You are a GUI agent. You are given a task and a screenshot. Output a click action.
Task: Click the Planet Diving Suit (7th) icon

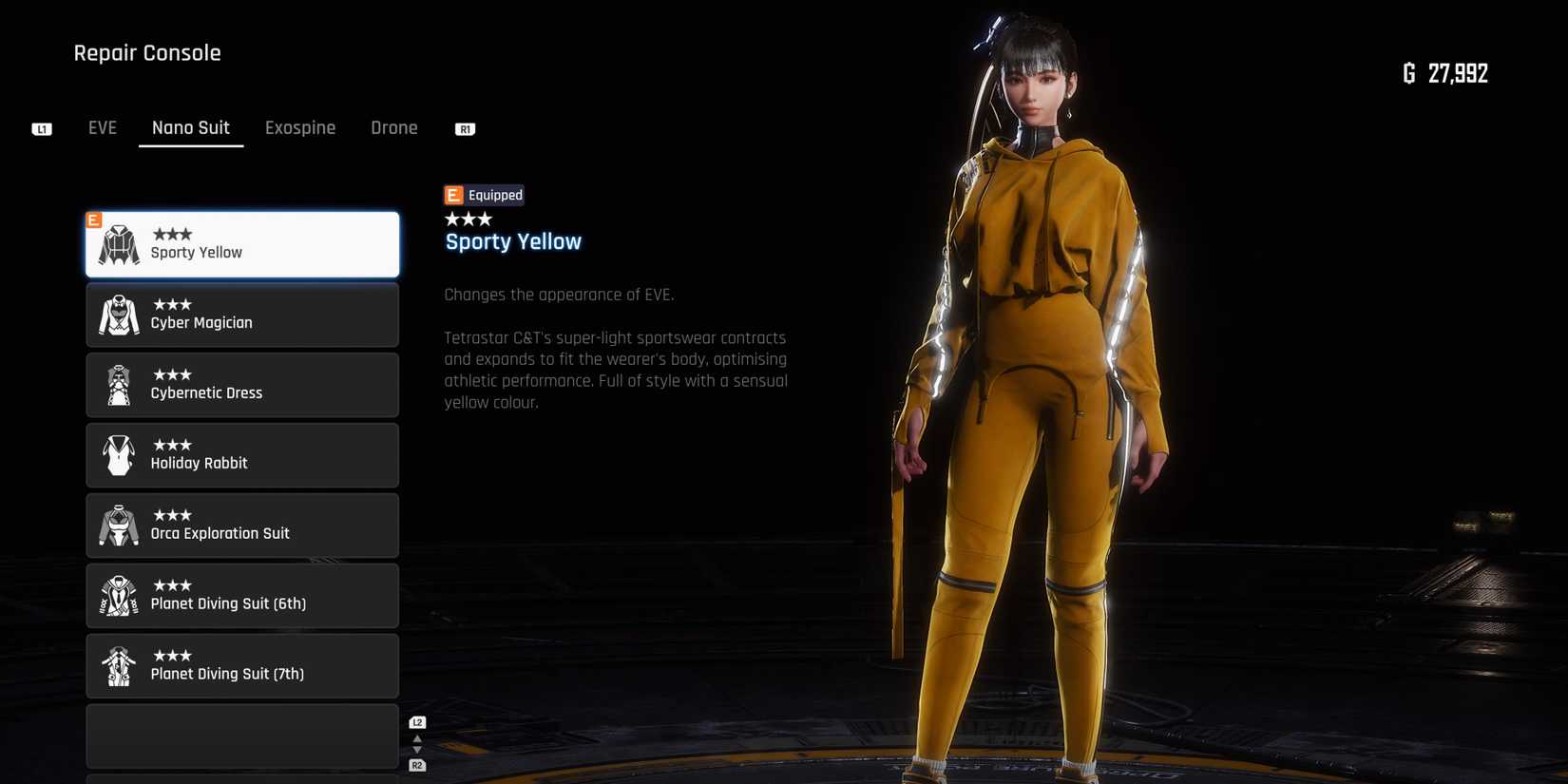[x=117, y=665]
